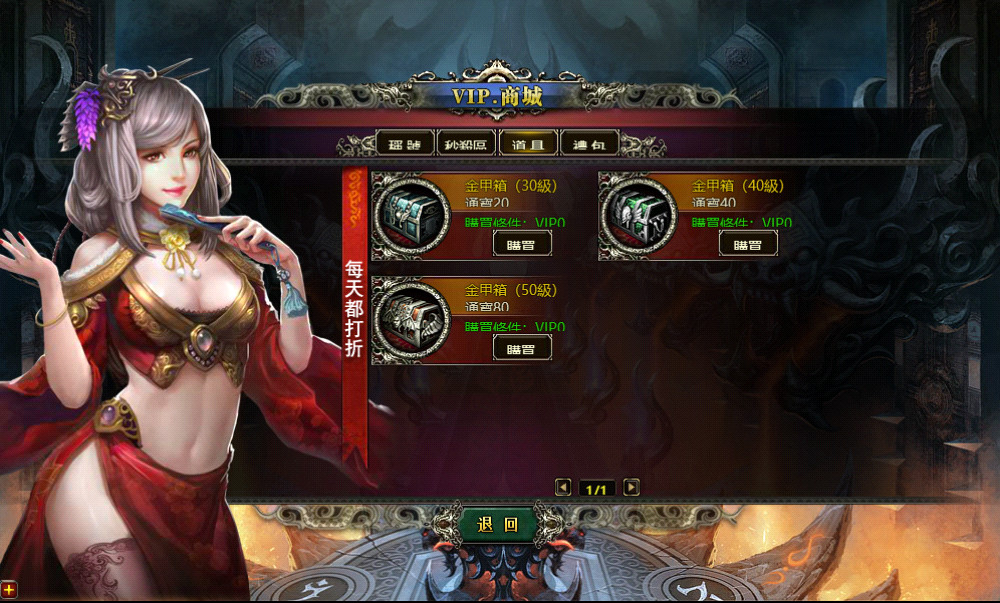Select the level 50 silver chest icon
Screen dimensions: 1000x603
tap(411, 320)
